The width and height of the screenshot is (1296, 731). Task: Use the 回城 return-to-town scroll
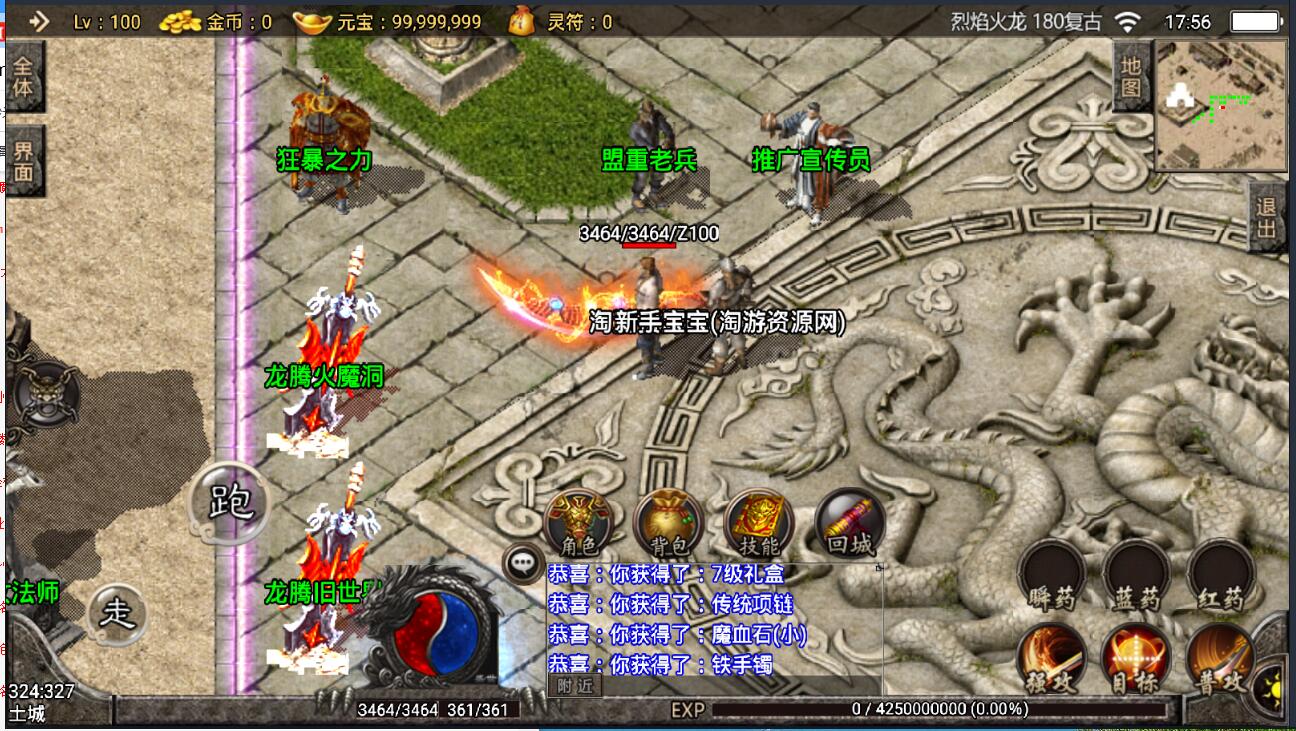point(848,523)
